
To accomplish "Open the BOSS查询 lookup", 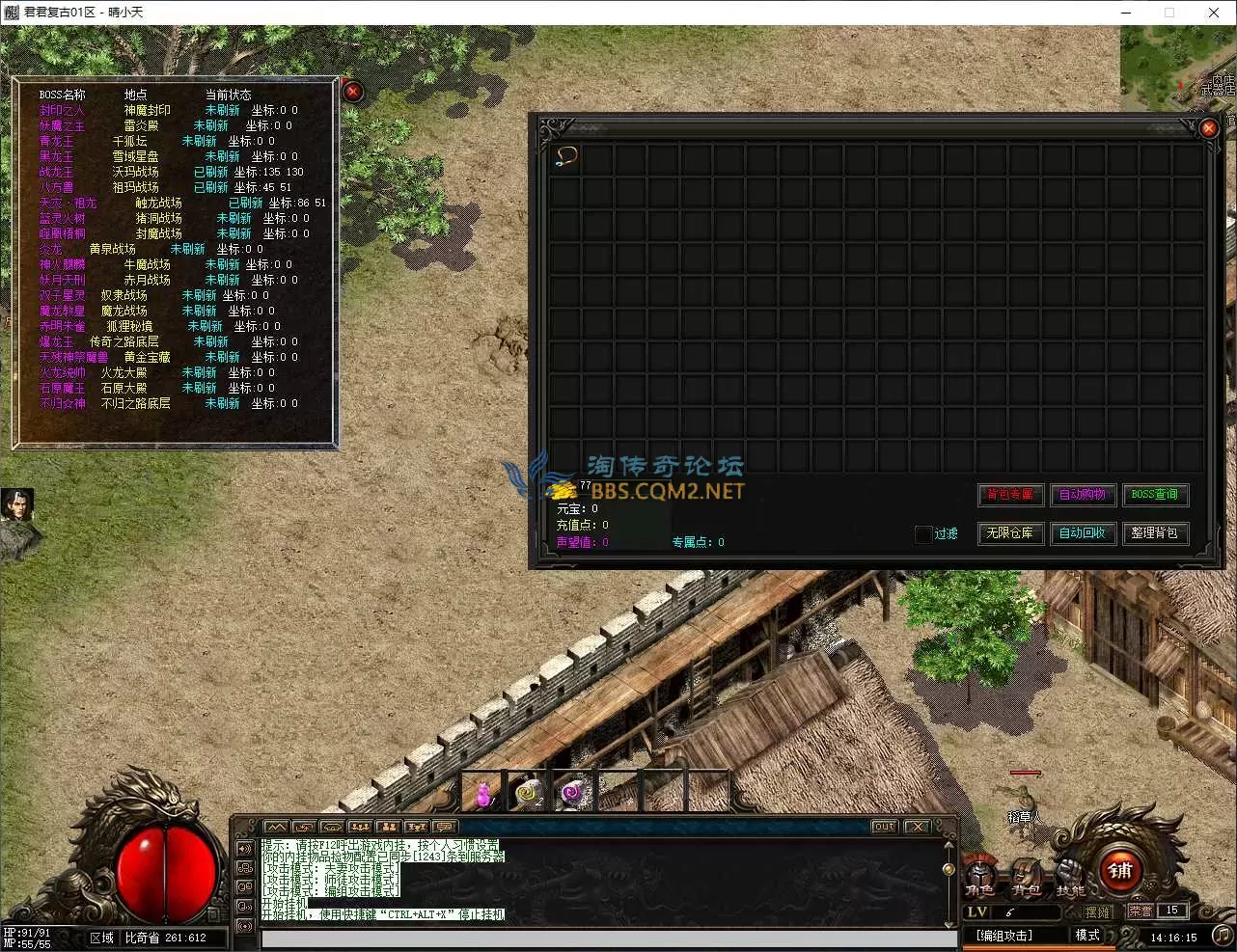I will coord(1155,495).
